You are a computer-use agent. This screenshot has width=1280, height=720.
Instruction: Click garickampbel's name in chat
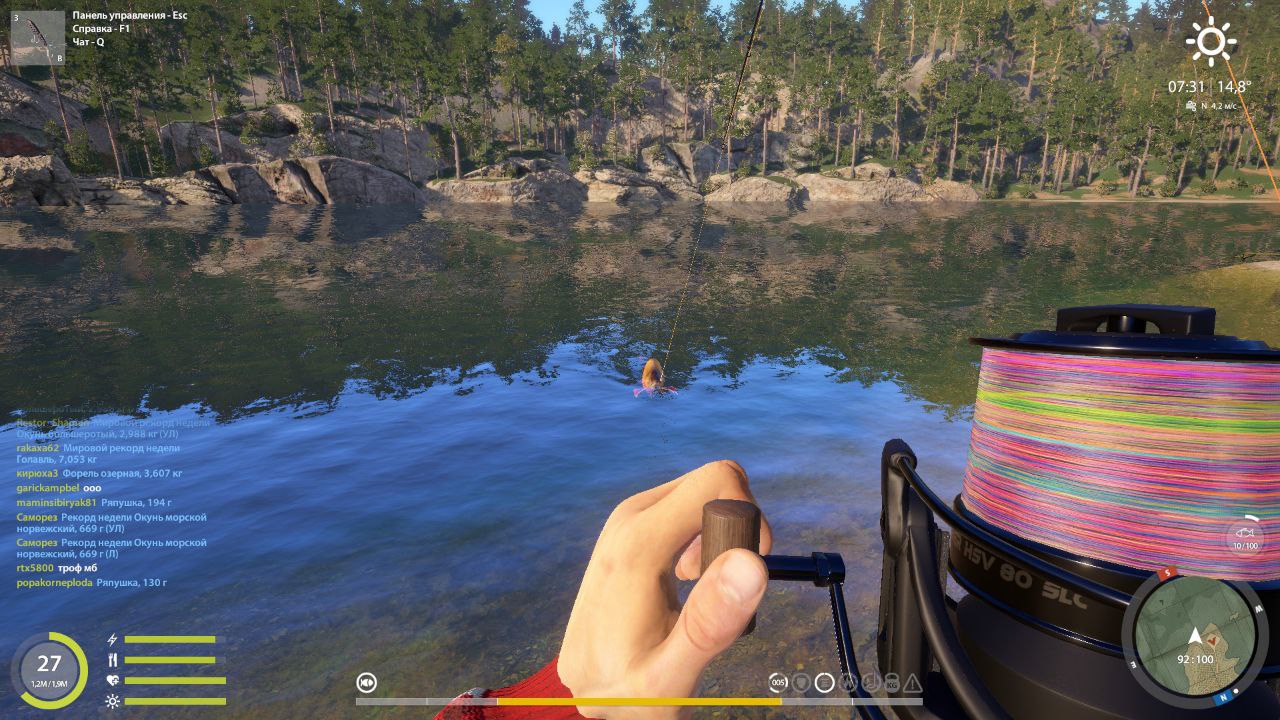(47, 488)
